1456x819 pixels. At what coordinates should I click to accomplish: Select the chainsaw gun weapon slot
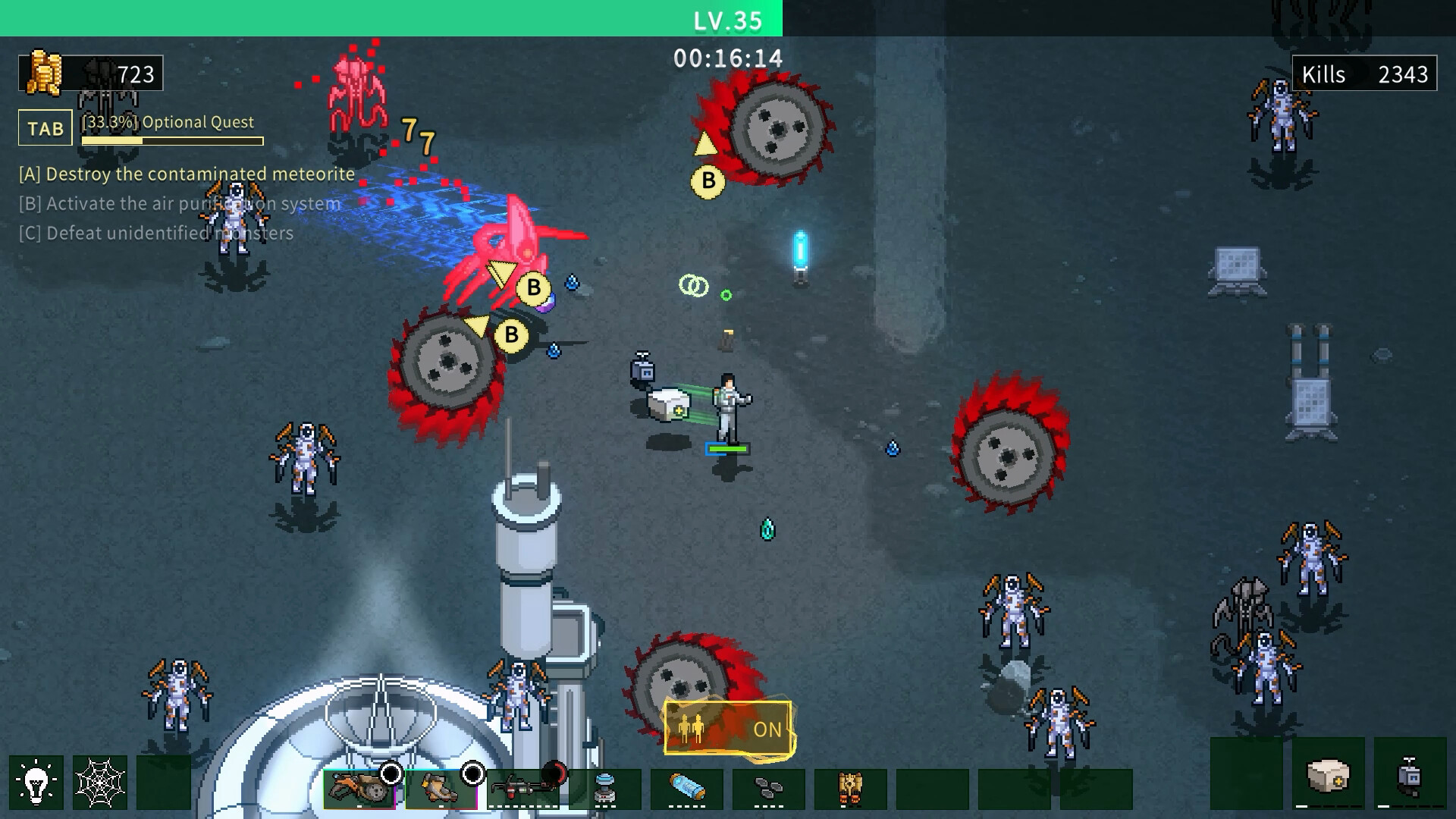point(359,789)
